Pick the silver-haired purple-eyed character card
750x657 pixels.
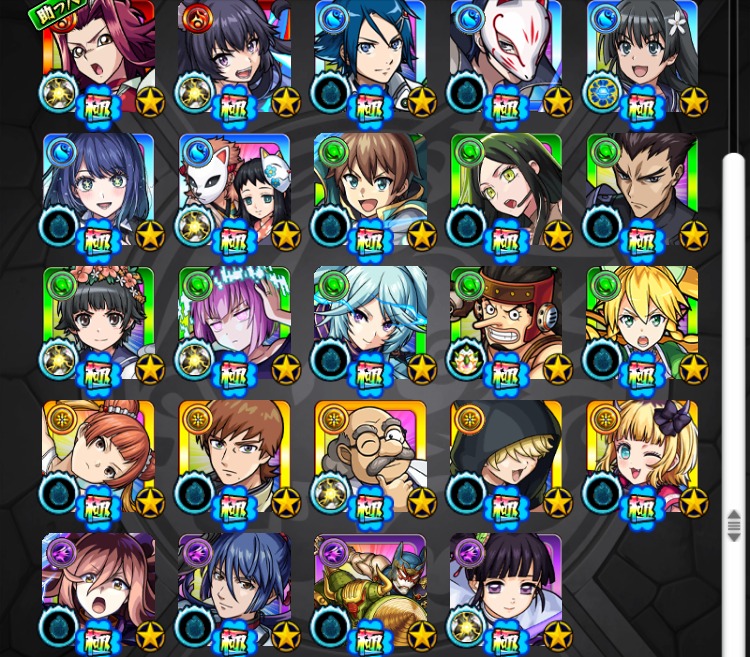370,323
